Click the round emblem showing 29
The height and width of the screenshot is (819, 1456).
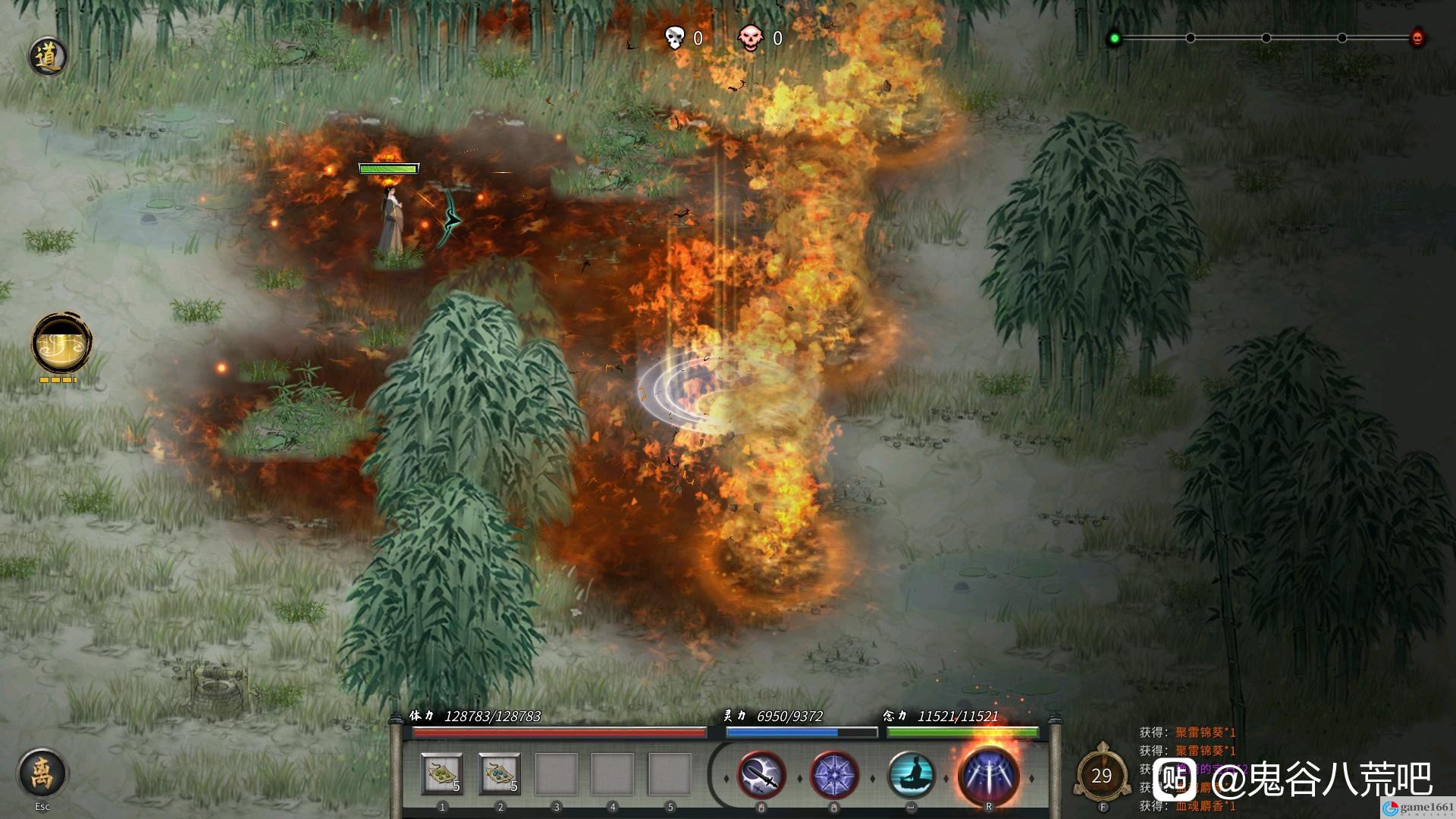(1101, 776)
